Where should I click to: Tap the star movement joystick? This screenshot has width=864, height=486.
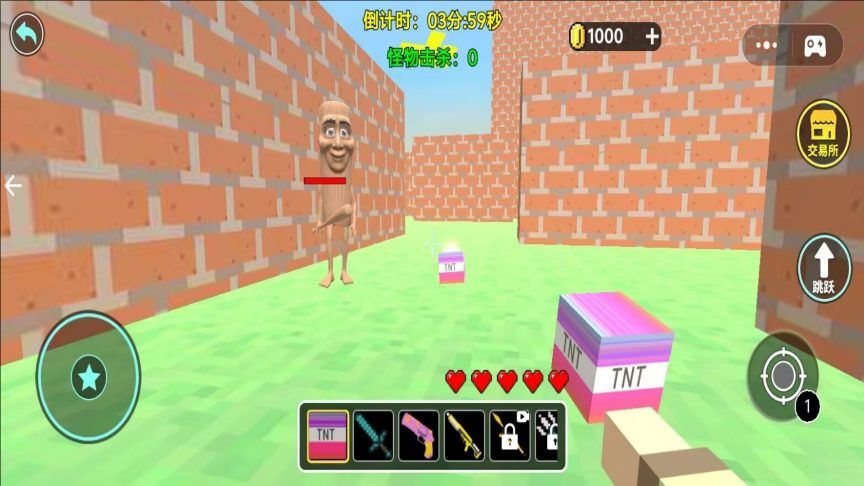tap(88, 377)
